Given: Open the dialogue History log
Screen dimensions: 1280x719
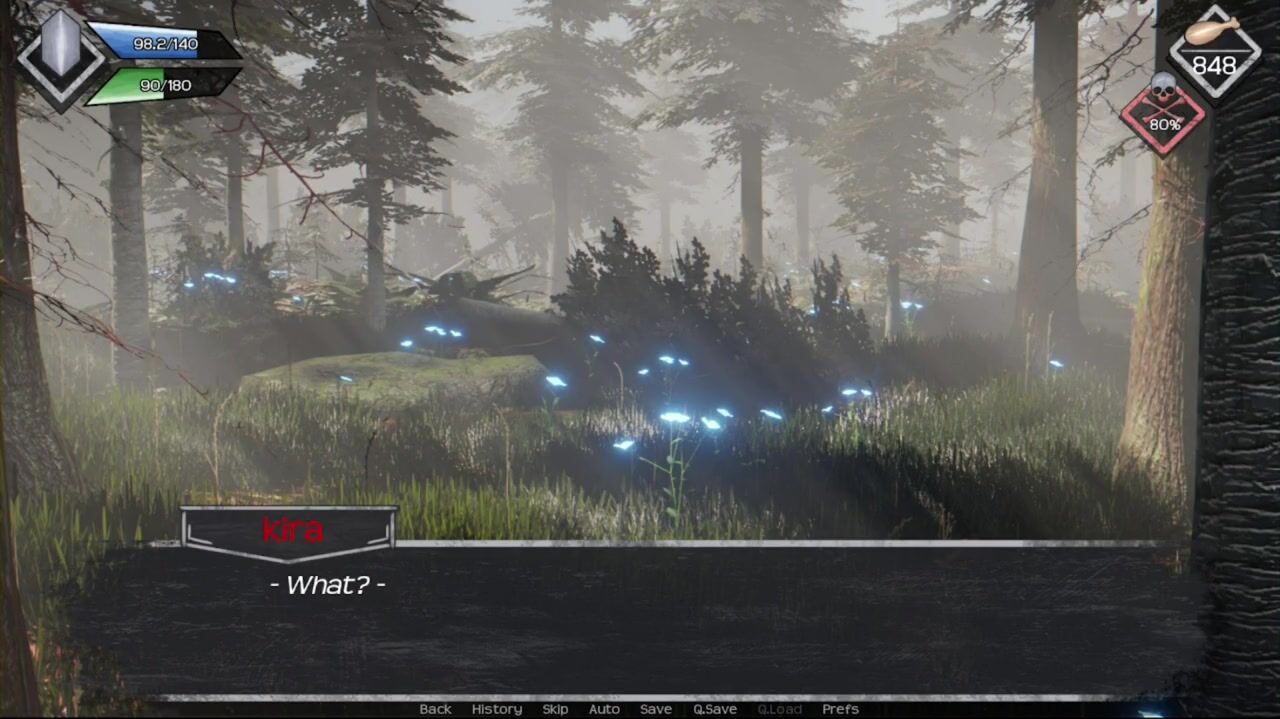Looking at the screenshot, I should tap(497, 709).
